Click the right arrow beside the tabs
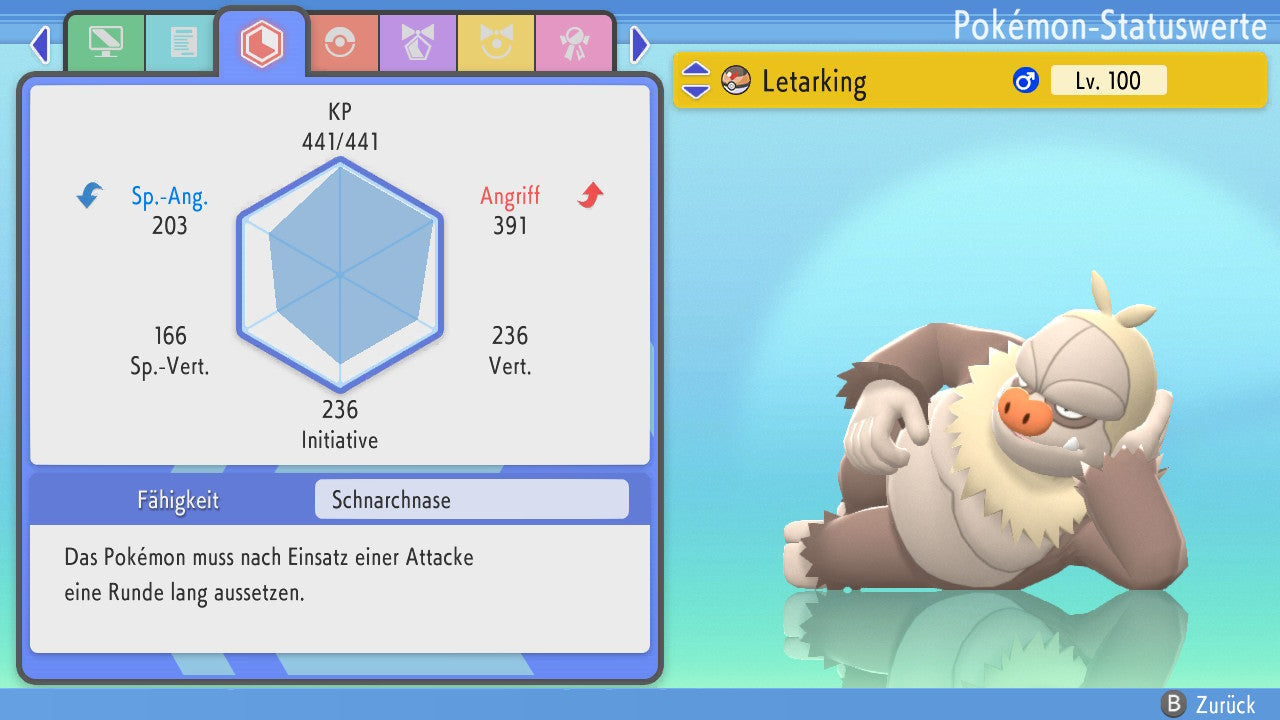 click(640, 44)
